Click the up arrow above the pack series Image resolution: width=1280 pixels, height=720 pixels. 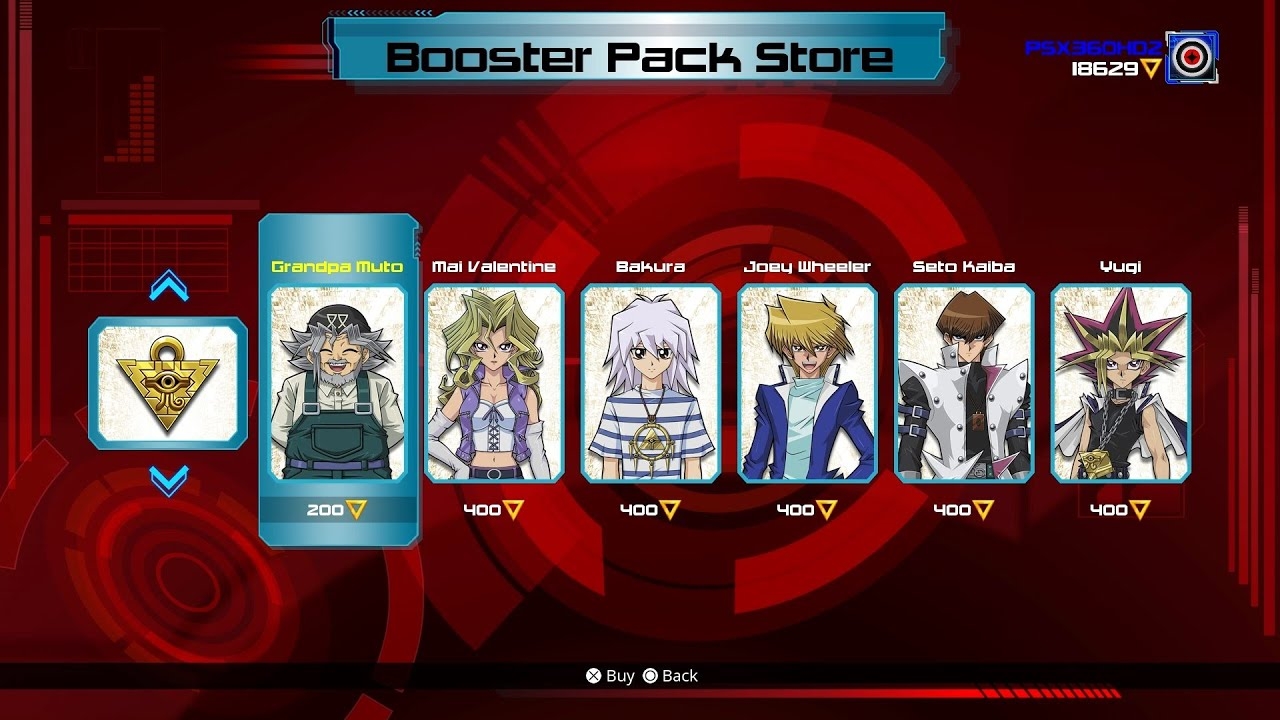[167, 282]
